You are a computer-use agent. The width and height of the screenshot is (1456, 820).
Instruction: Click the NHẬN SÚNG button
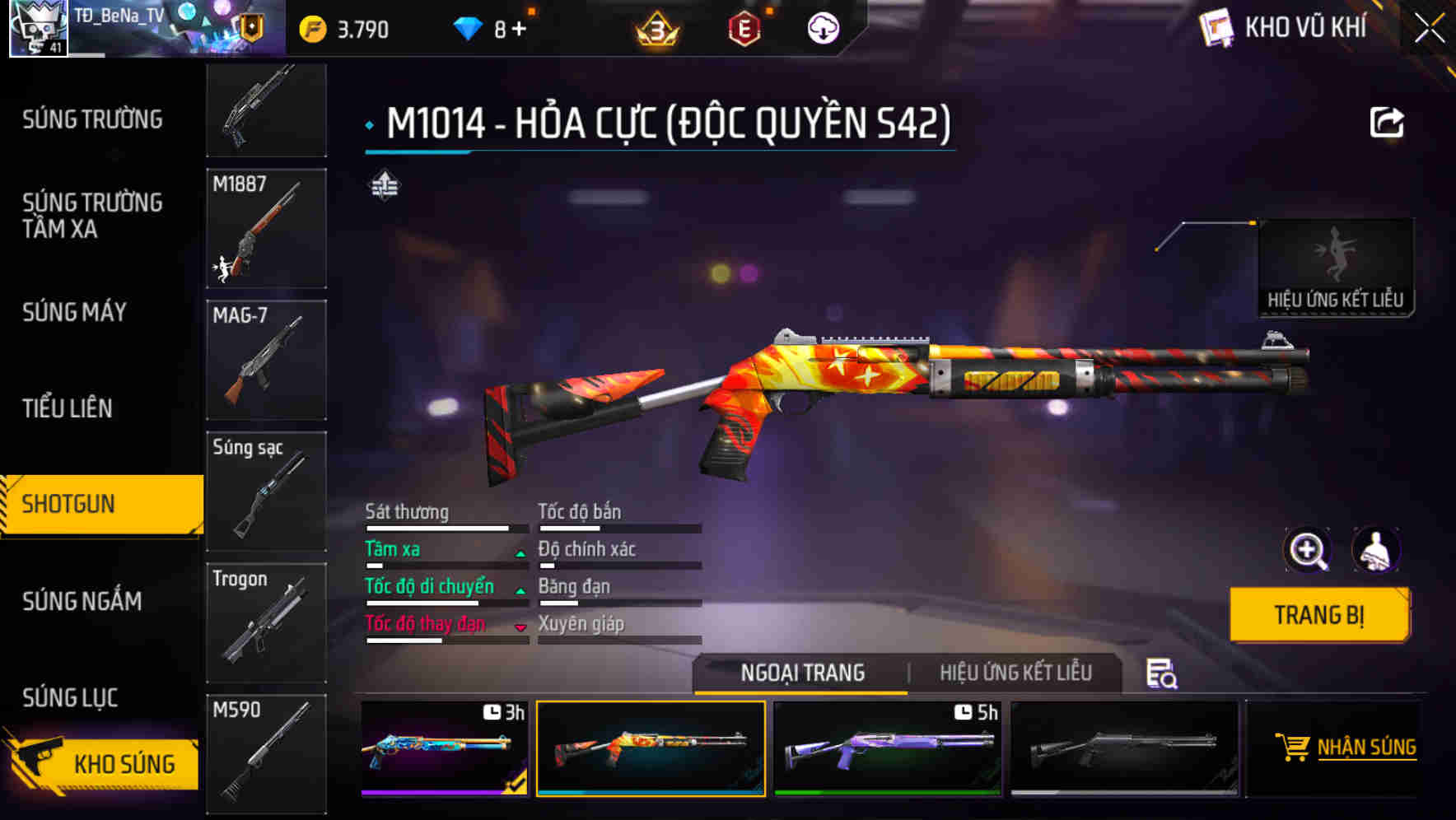1351,748
